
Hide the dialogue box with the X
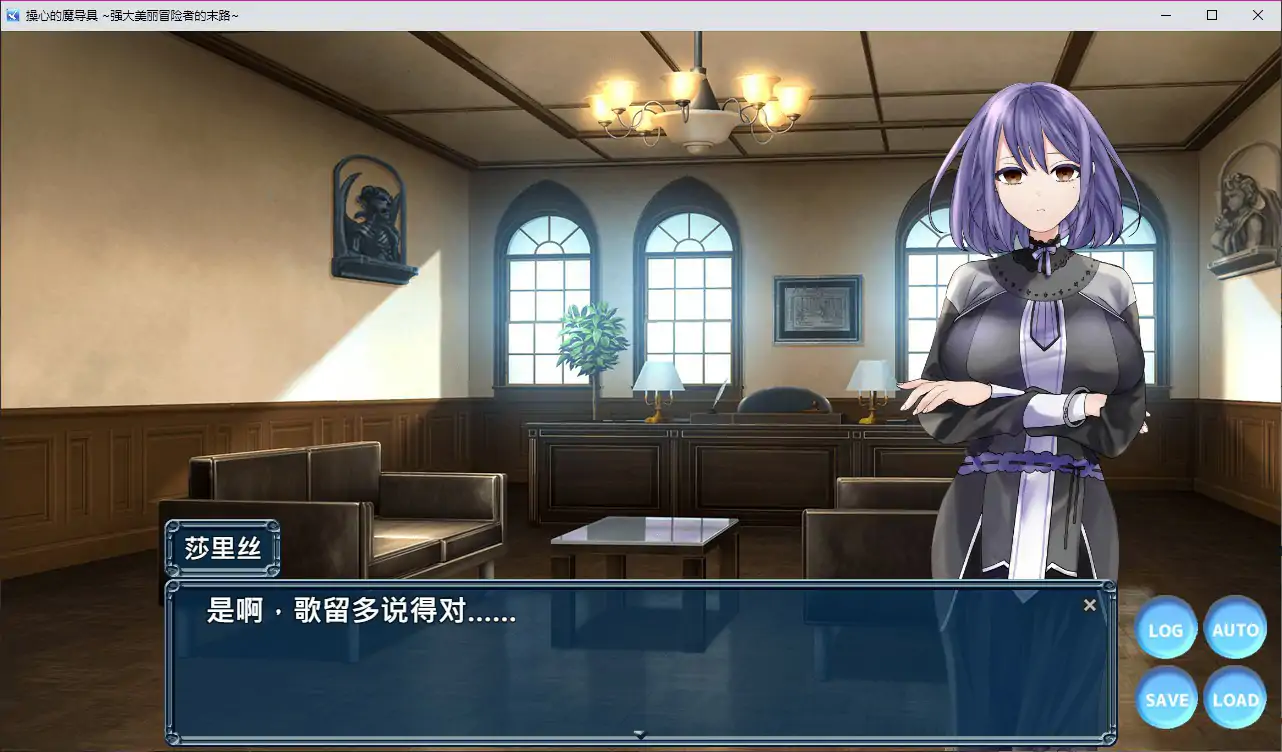[x=1090, y=605]
